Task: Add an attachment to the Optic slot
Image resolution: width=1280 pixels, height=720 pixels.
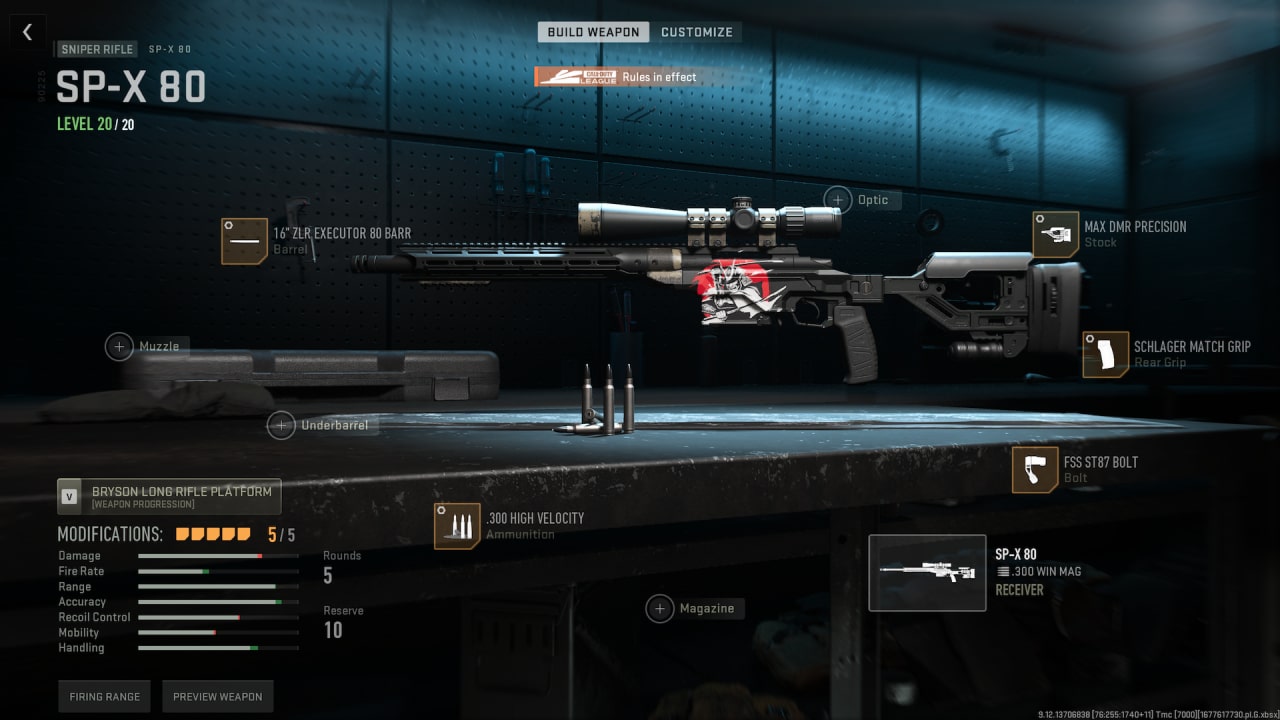Action: pos(838,199)
